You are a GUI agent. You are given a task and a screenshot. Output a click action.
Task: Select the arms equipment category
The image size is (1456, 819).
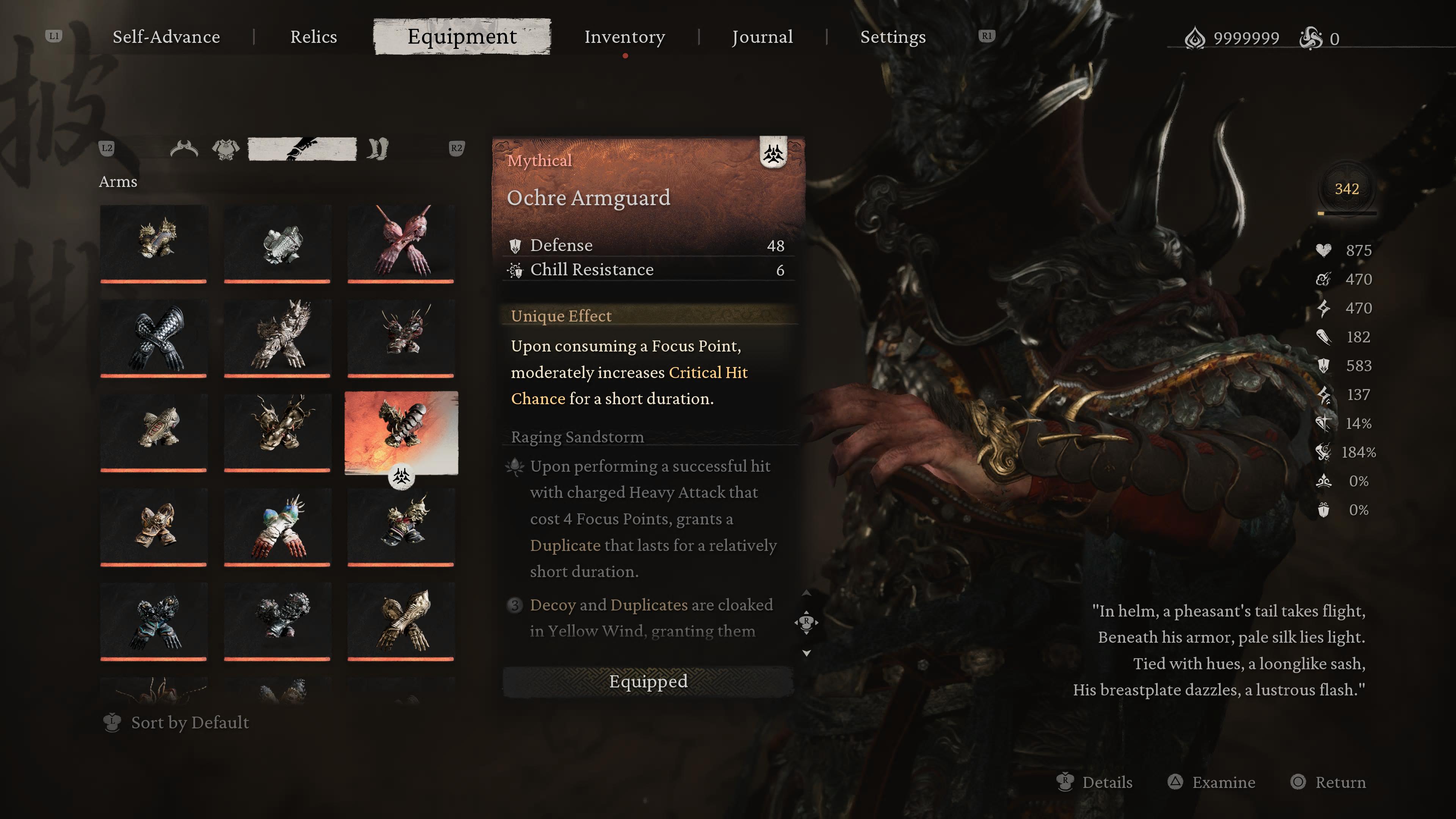click(x=303, y=149)
